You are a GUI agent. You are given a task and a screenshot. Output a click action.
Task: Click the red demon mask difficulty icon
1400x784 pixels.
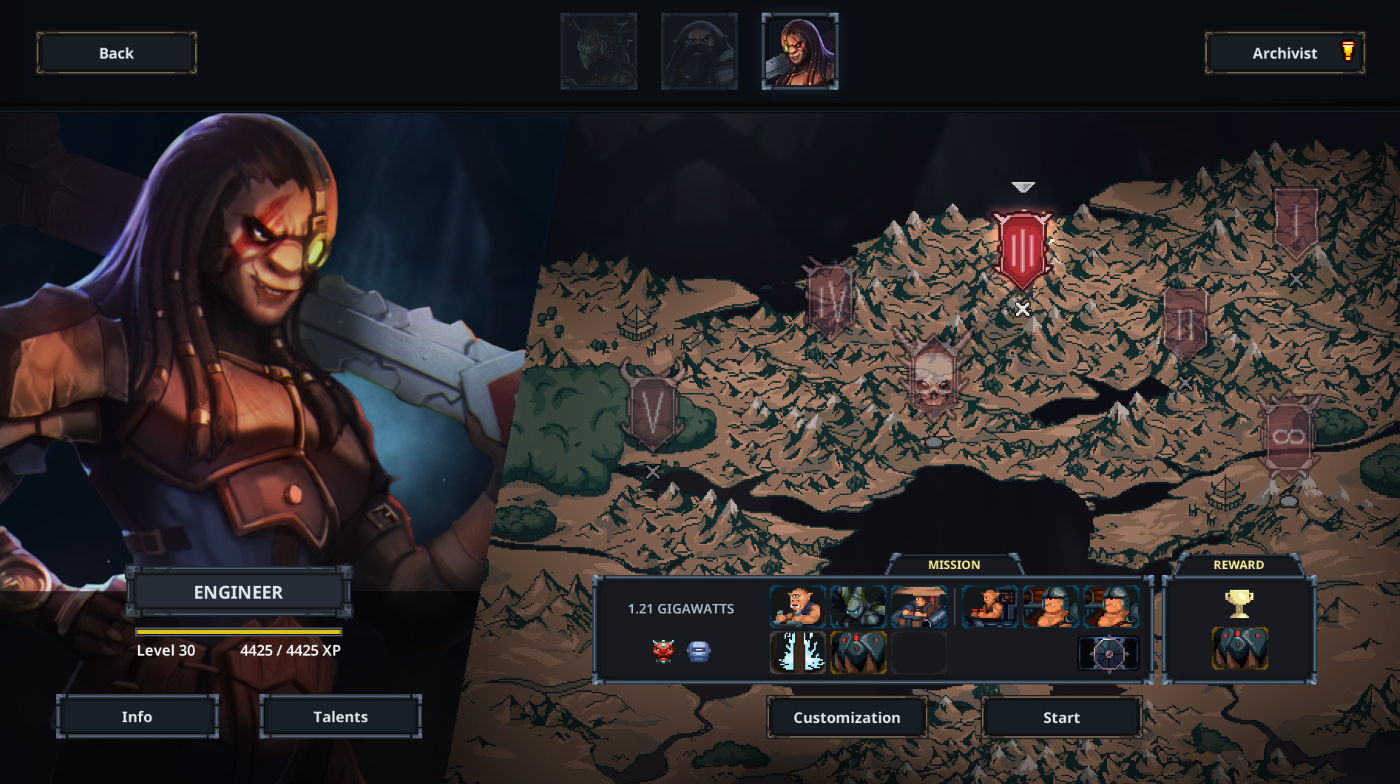(x=663, y=652)
